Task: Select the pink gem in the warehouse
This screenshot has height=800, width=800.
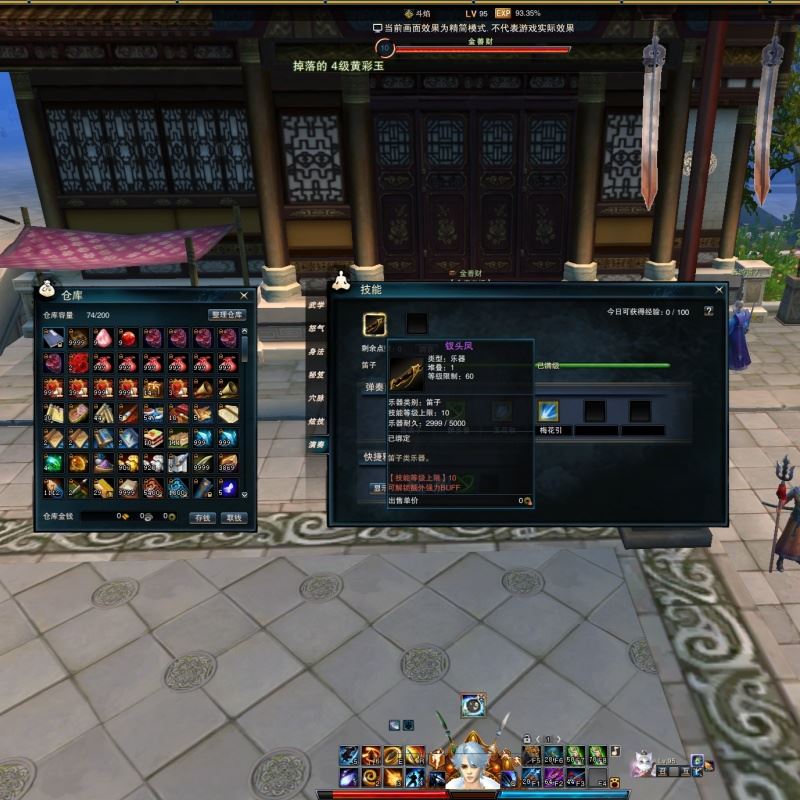Action: point(103,338)
